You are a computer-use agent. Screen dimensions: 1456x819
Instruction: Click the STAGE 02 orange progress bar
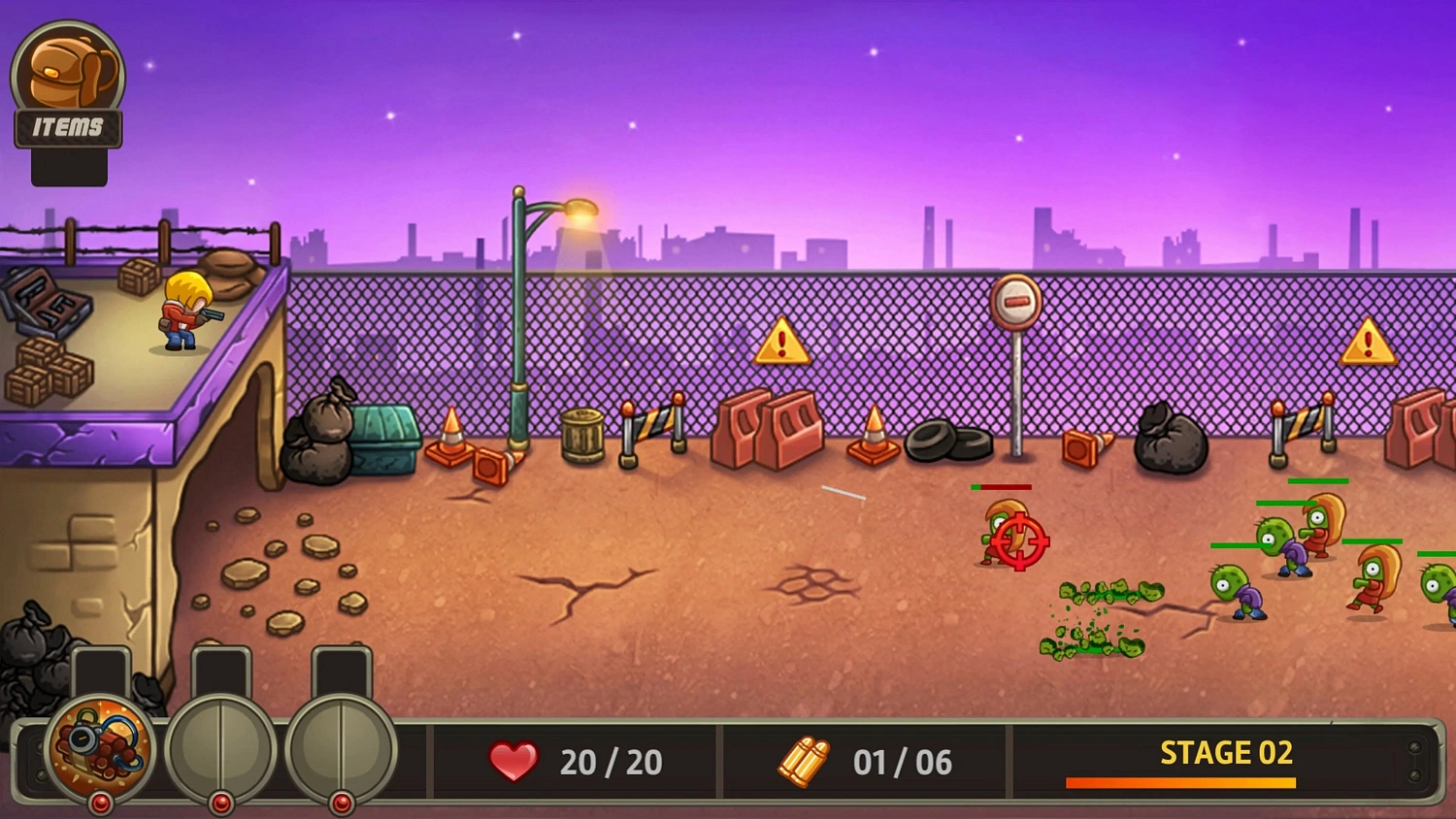[1180, 780]
